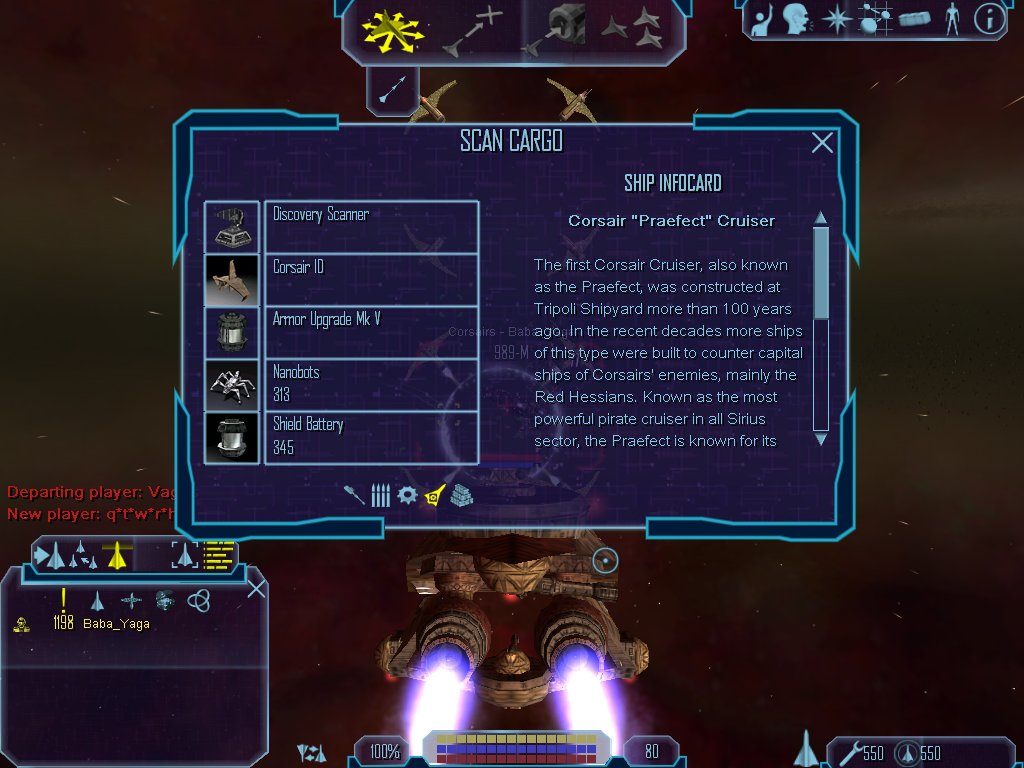The width and height of the screenshot is (1024, 768).
Task: Close the Scan Cargo window
Action: point(822,143)
